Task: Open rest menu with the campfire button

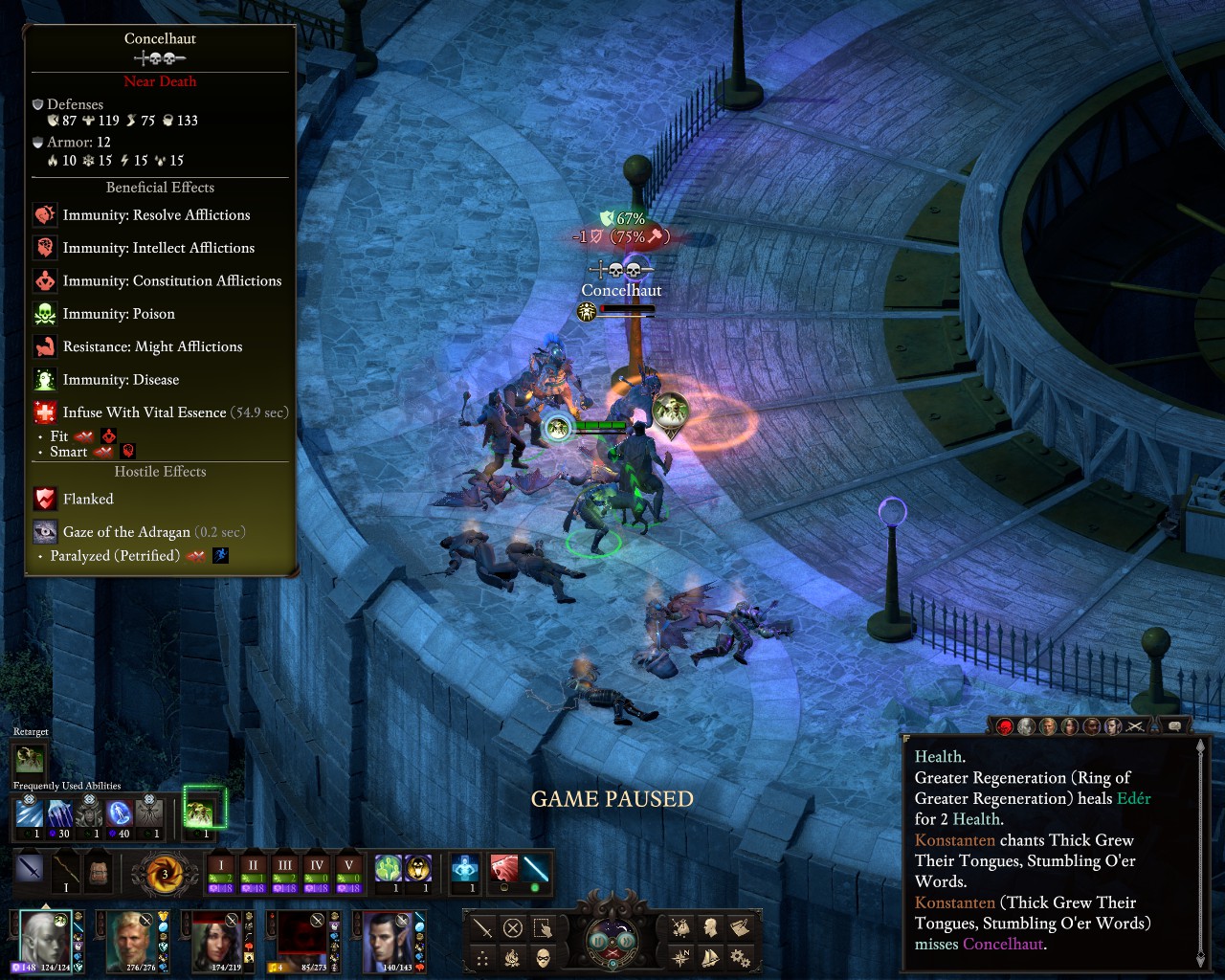Action: (x=513, y=957)
